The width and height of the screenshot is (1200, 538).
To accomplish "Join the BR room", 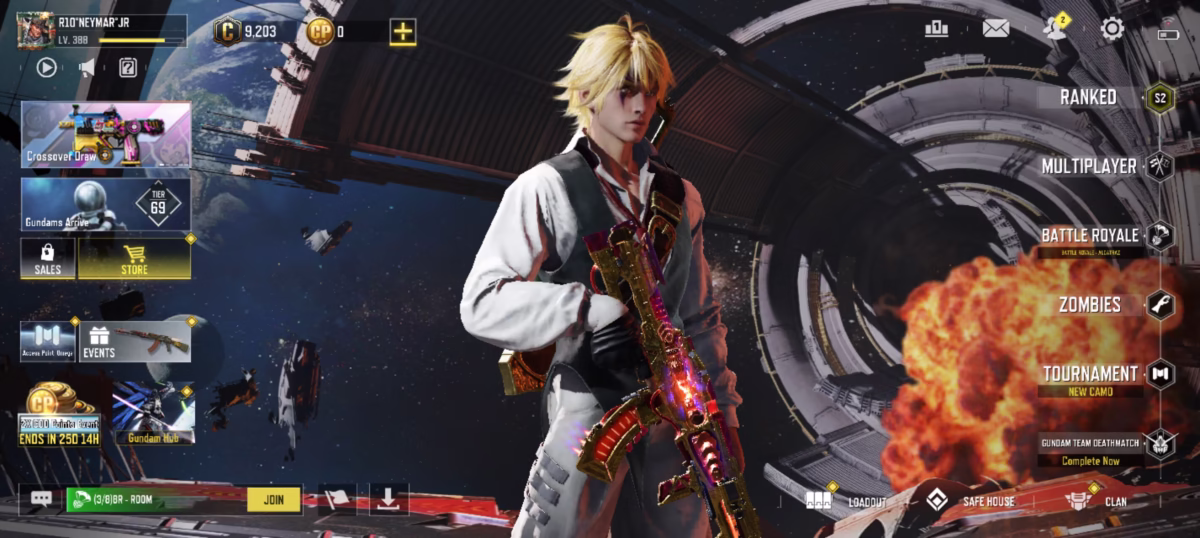I will click(273, 498).
